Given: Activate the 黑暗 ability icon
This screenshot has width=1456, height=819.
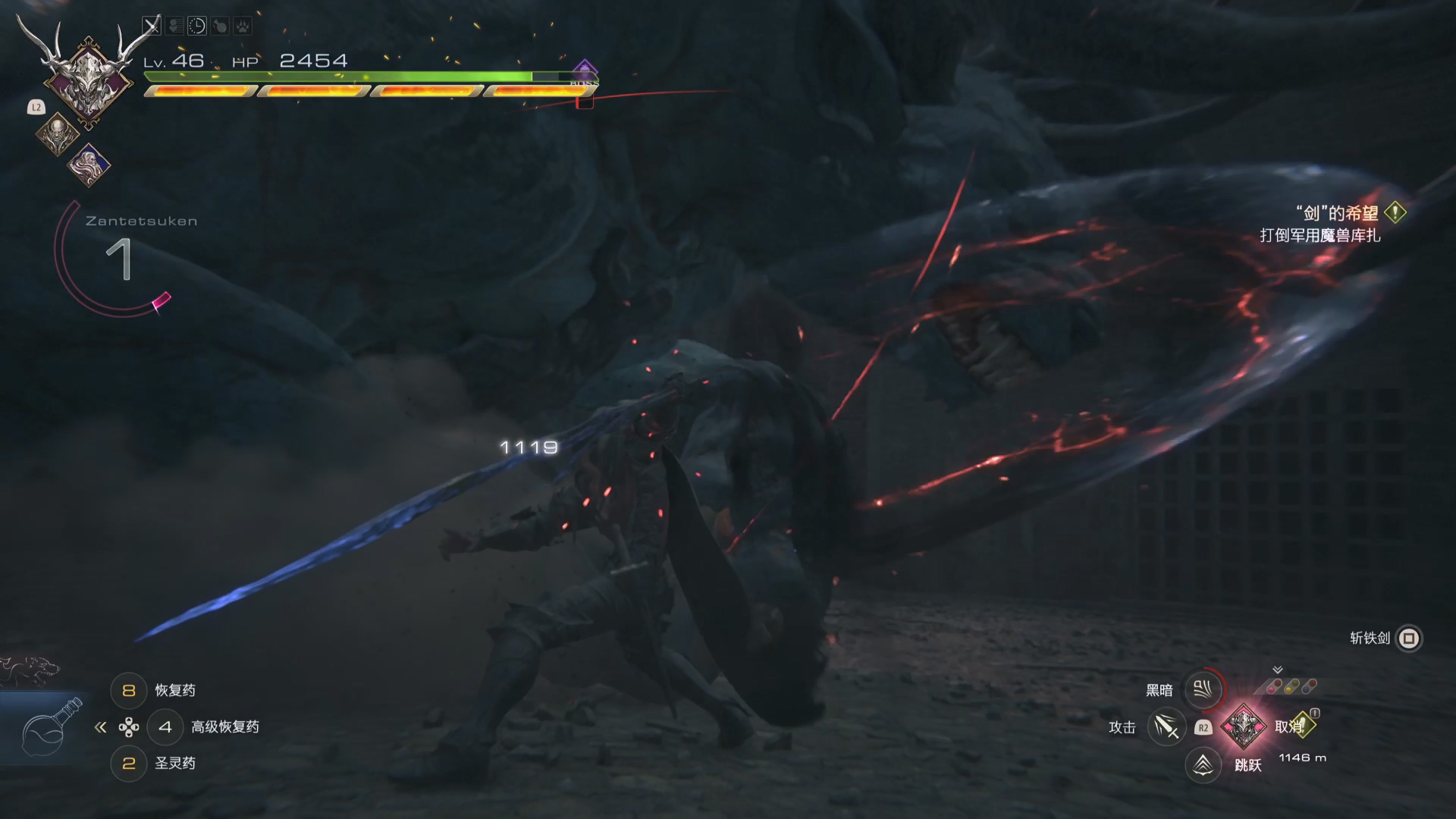Looking at the screenshot, I should pos(1203,689).
